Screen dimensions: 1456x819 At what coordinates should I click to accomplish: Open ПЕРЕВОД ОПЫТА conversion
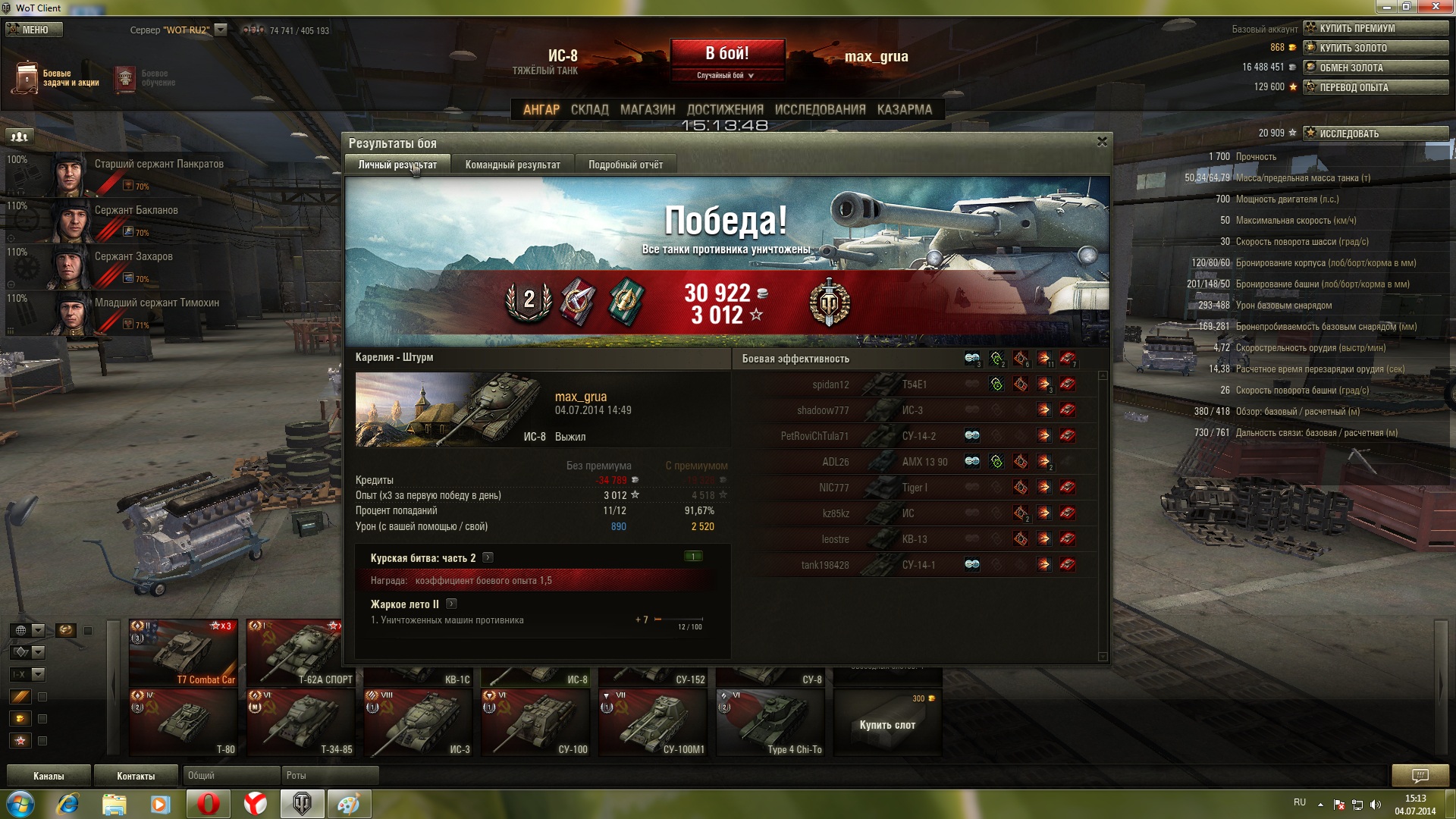tap(1375, 87)
